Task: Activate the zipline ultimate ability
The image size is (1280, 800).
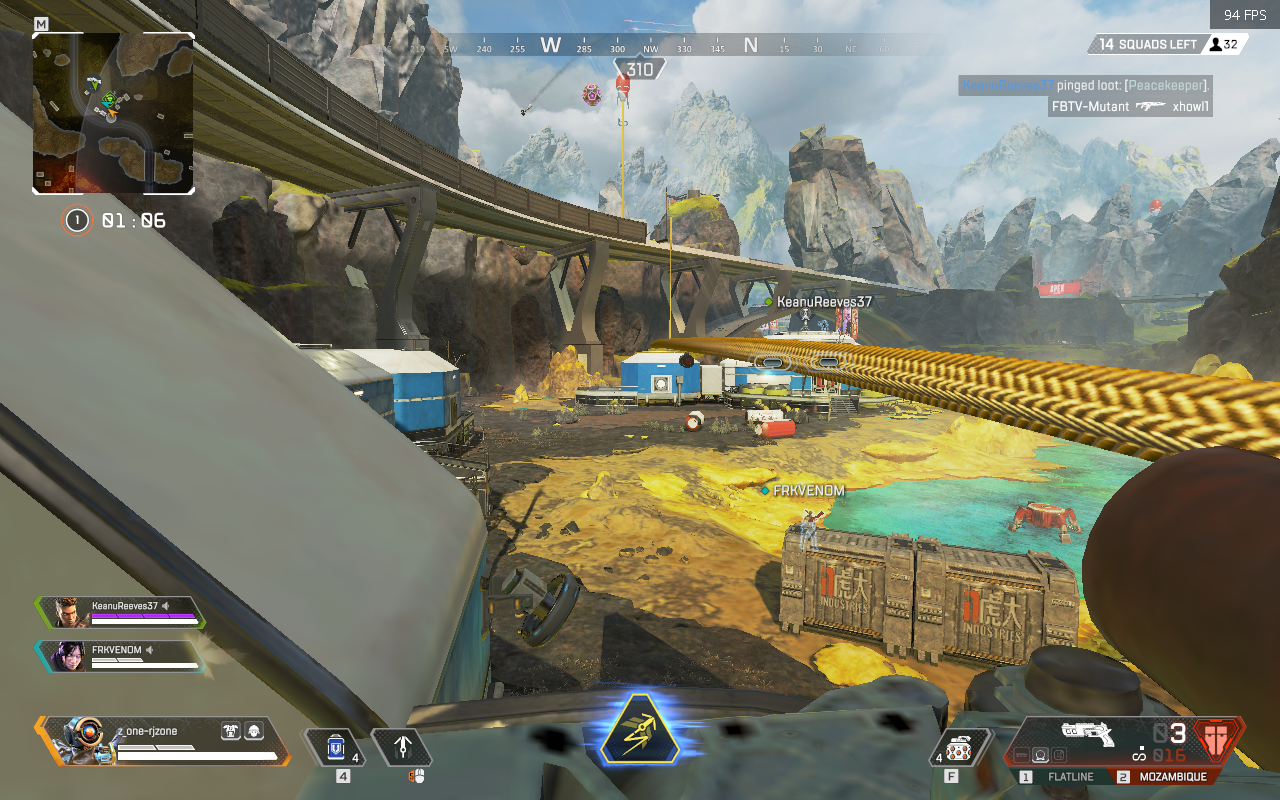Action: click(x=640, y=741)
